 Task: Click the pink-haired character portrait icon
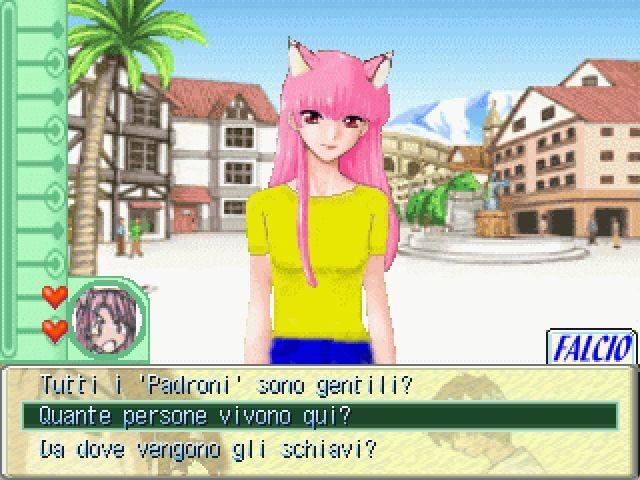[x=106, y=321]
